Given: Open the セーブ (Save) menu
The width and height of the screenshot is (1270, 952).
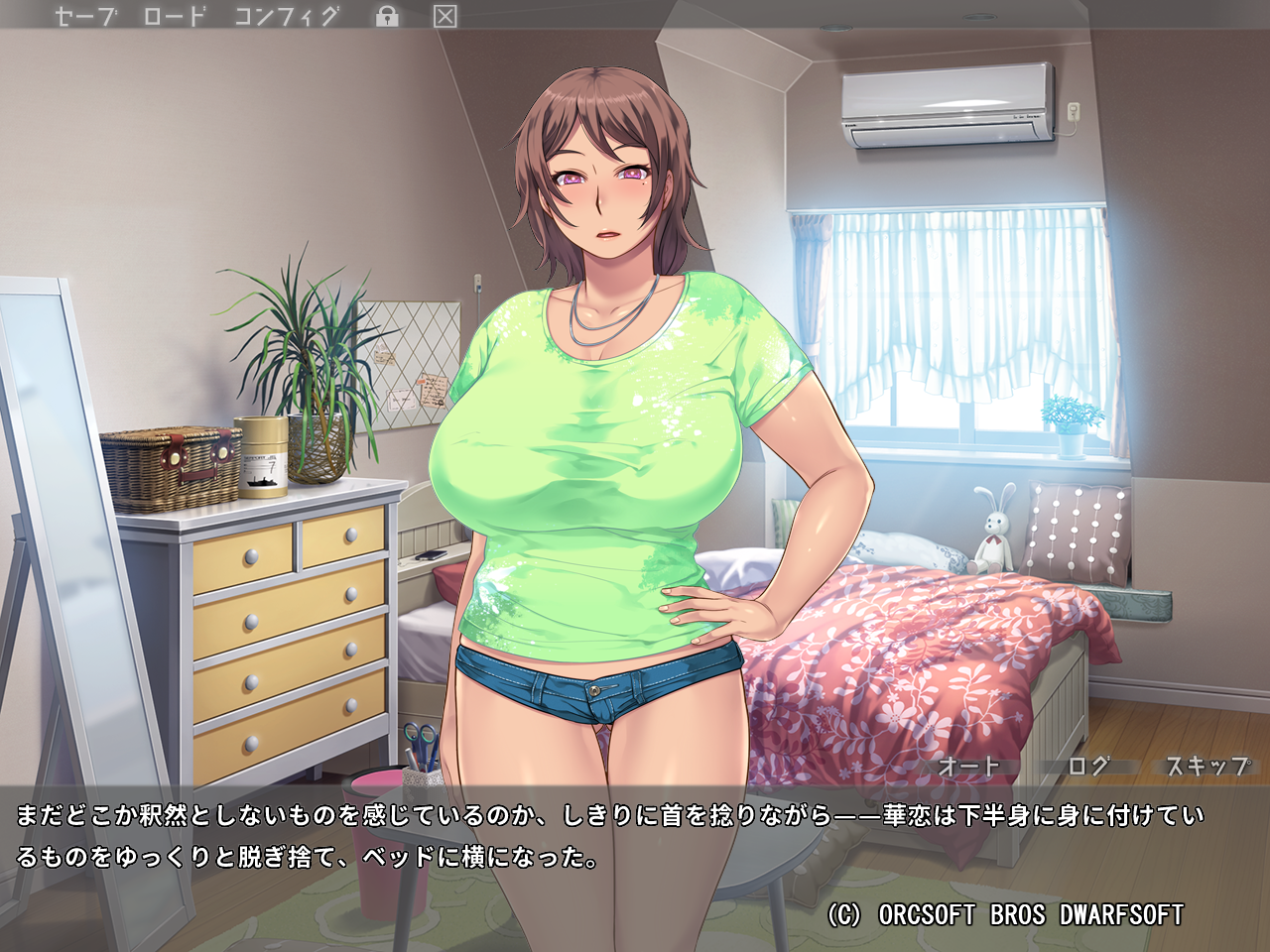Looking at the screenshot, I should pyautogui.click(x=85, y=17).
